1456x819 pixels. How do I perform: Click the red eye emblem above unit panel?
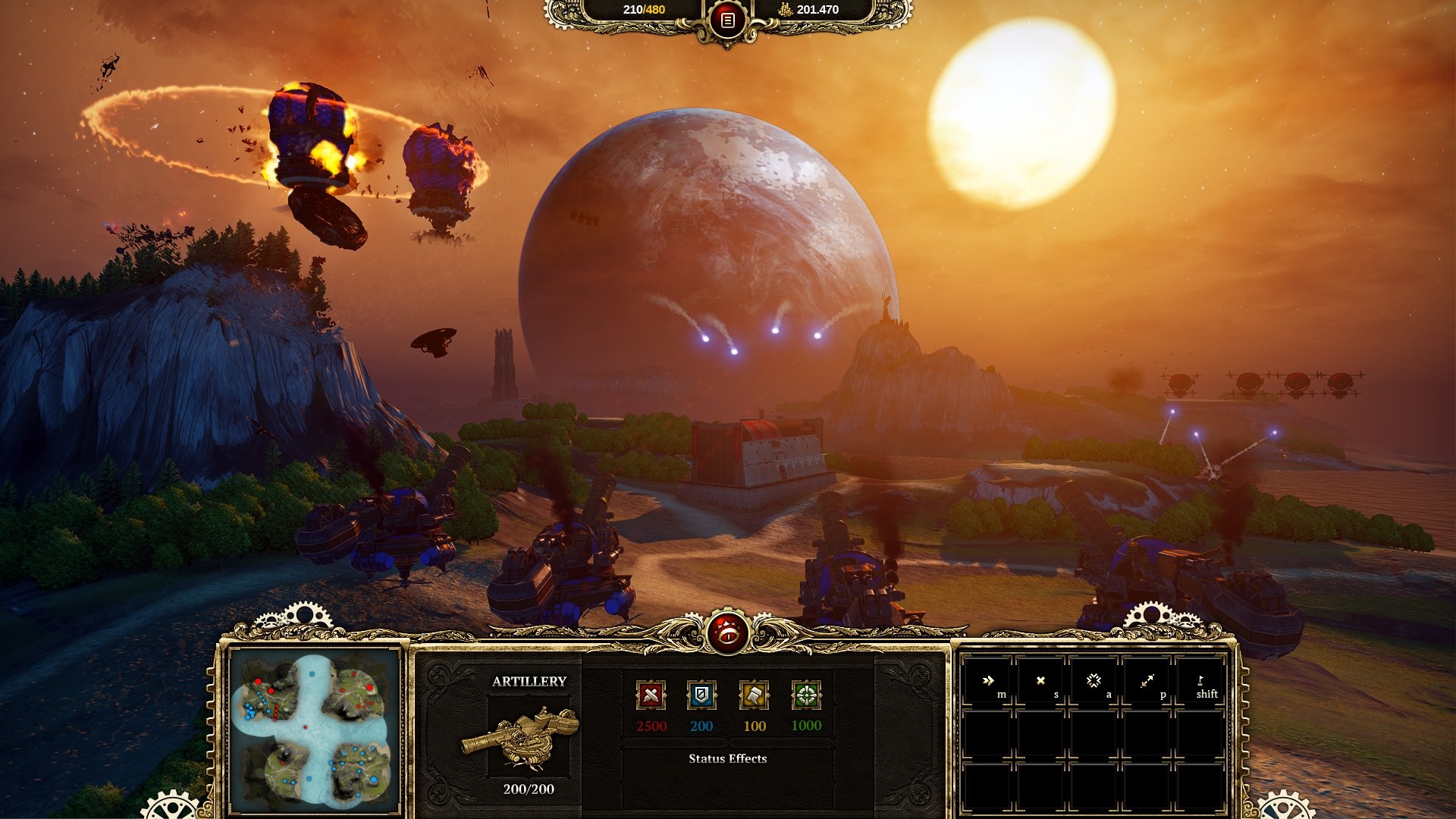(x=727, y=632)
